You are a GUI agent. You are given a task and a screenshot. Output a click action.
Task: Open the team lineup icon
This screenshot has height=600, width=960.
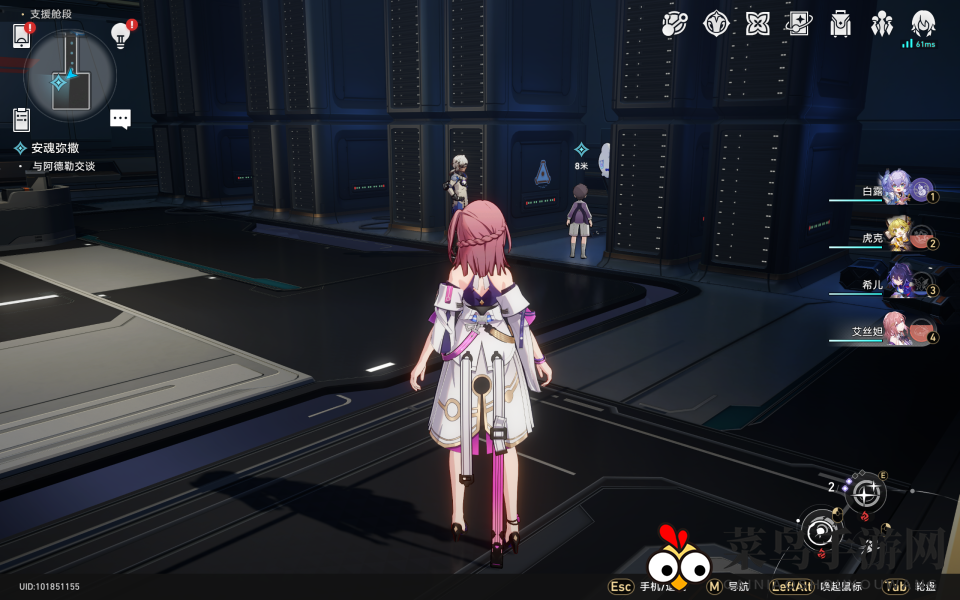pos(881,24)
